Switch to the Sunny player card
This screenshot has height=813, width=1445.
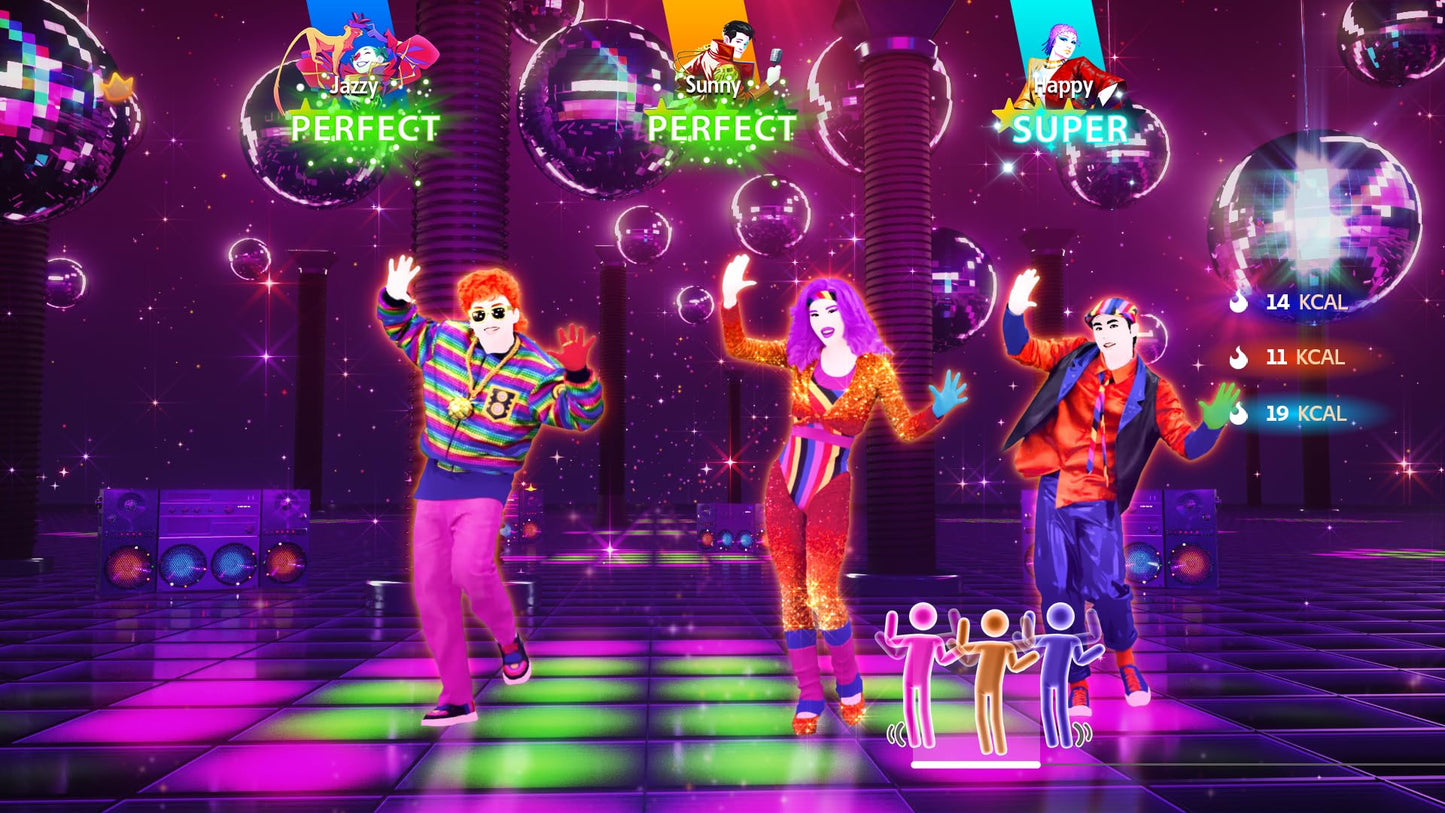[x=715, y=70]
